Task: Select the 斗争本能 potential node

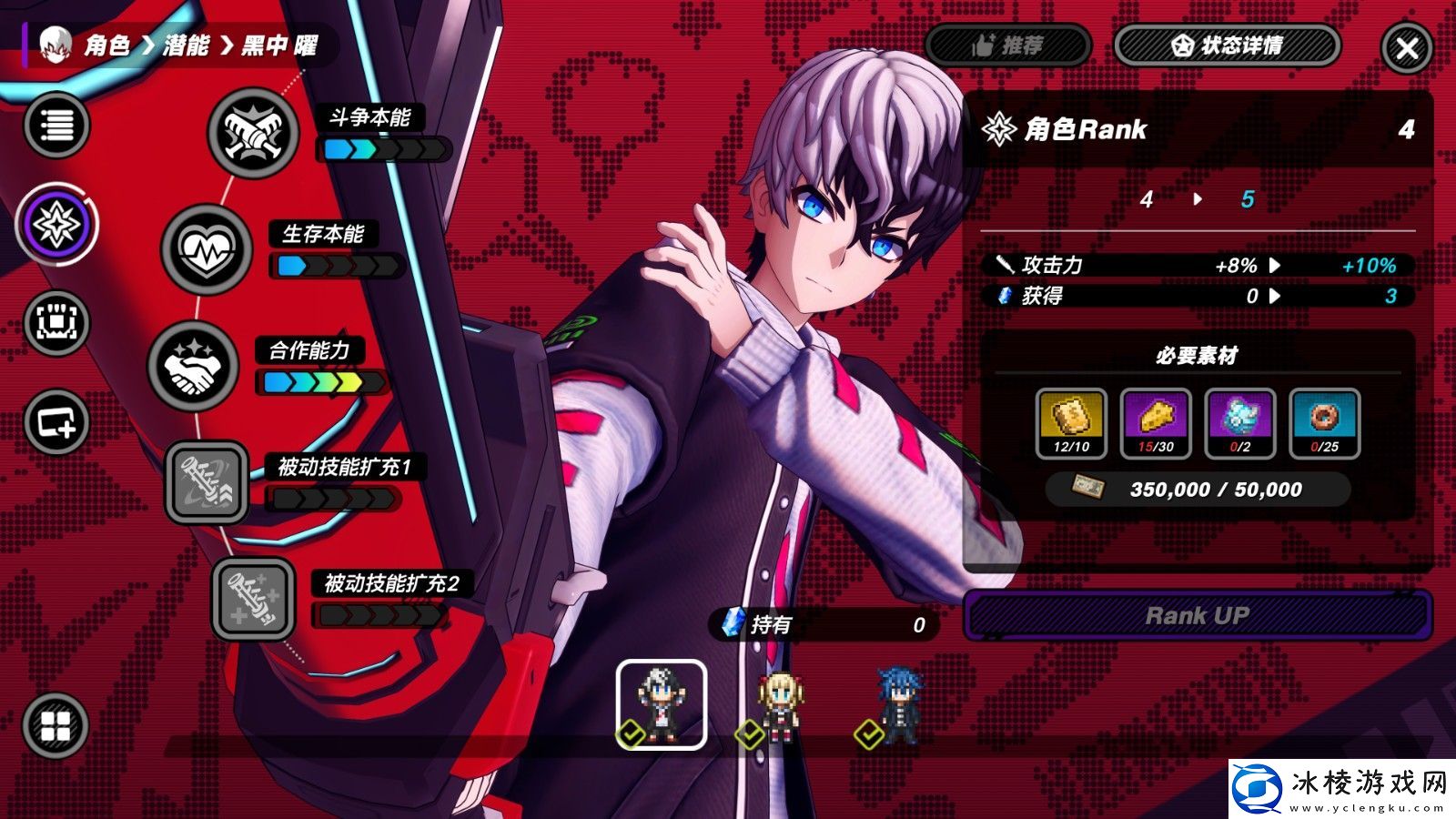Action: coord(253,134)
